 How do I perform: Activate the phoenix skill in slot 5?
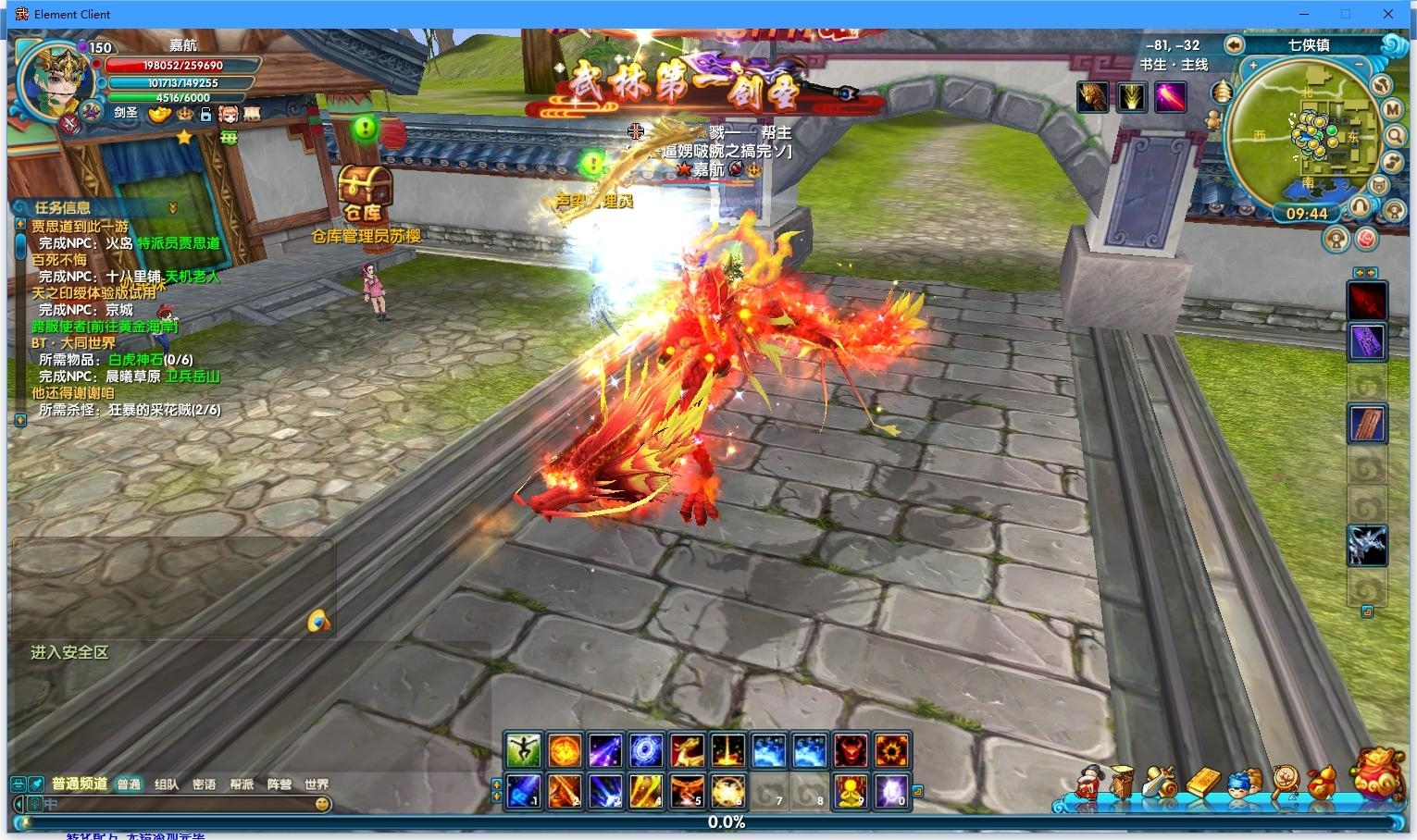click(687, 792)
